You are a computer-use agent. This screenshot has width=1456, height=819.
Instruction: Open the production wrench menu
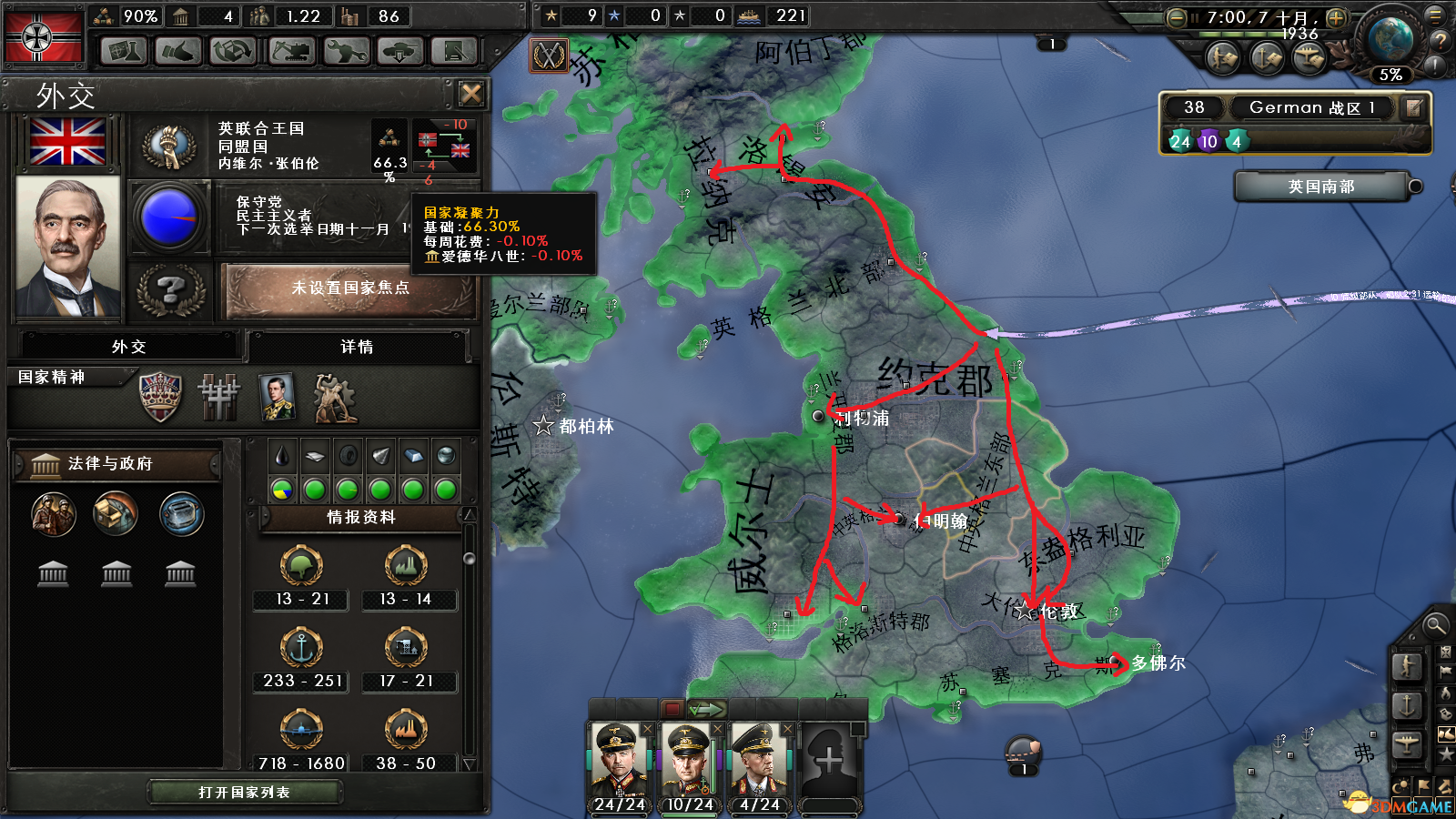pos(346,51)
